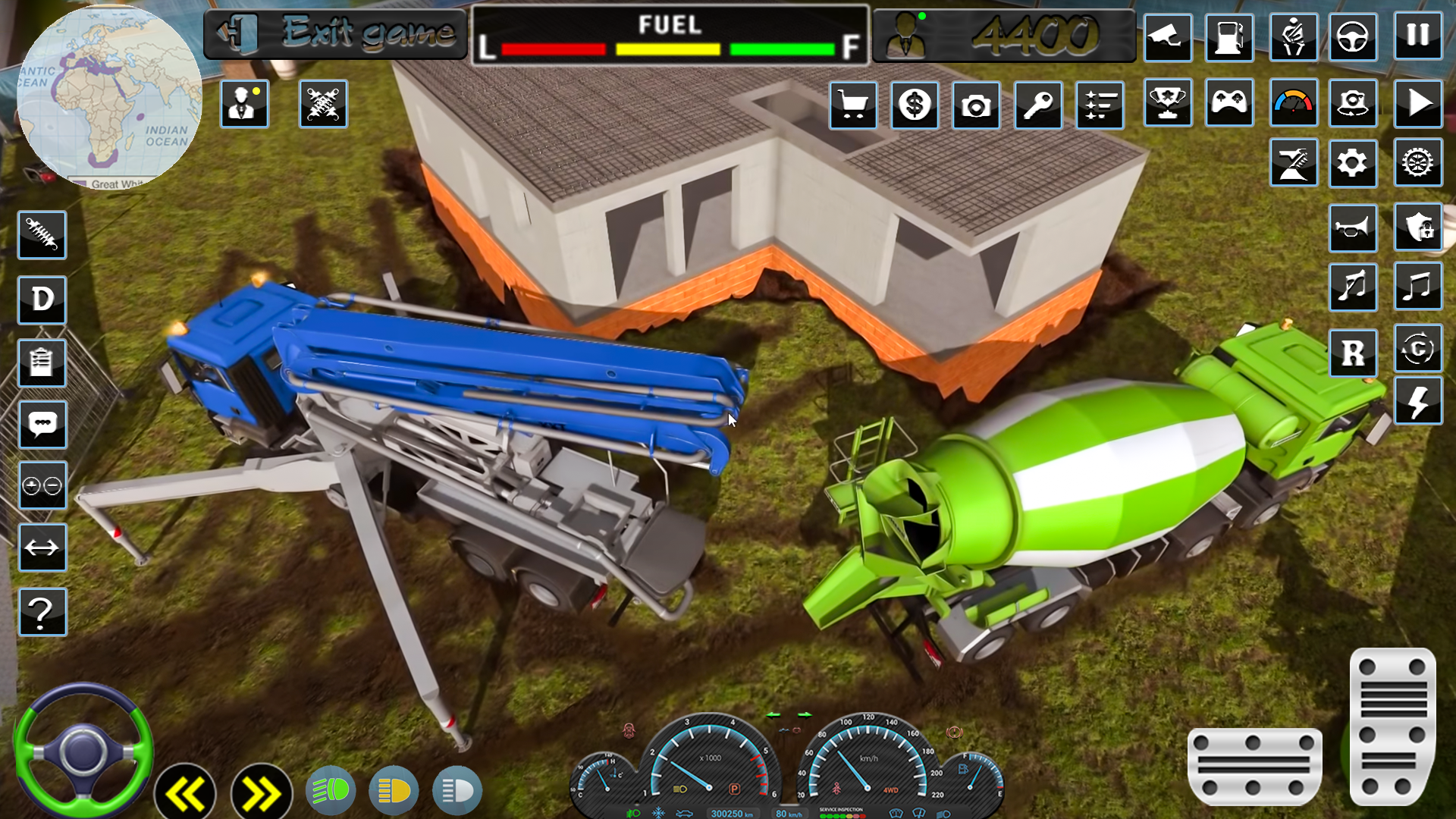The height and width of the screenshot is (819, 1456).
Task: Select the key unlock icon
Action: 1037,105
